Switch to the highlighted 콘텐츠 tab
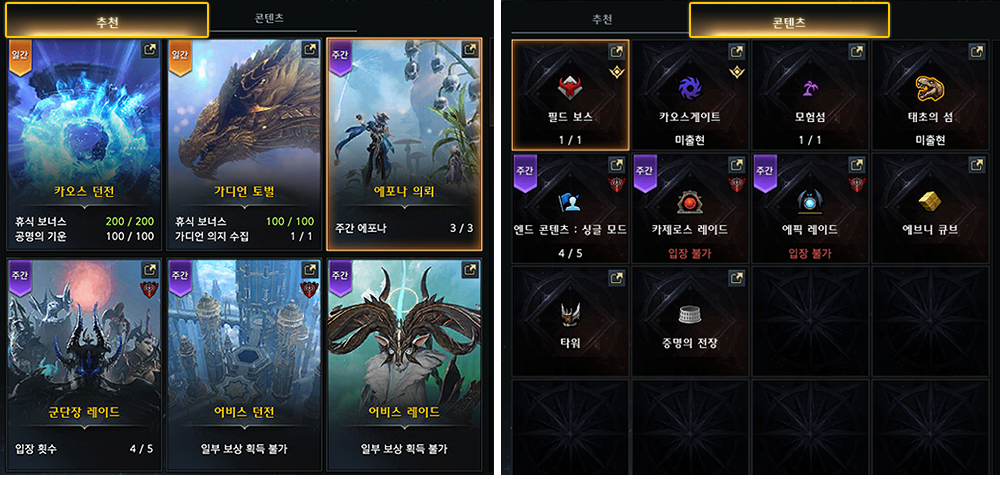The image size is (1000, 479). pyautogui.click(x=789, y=19)
